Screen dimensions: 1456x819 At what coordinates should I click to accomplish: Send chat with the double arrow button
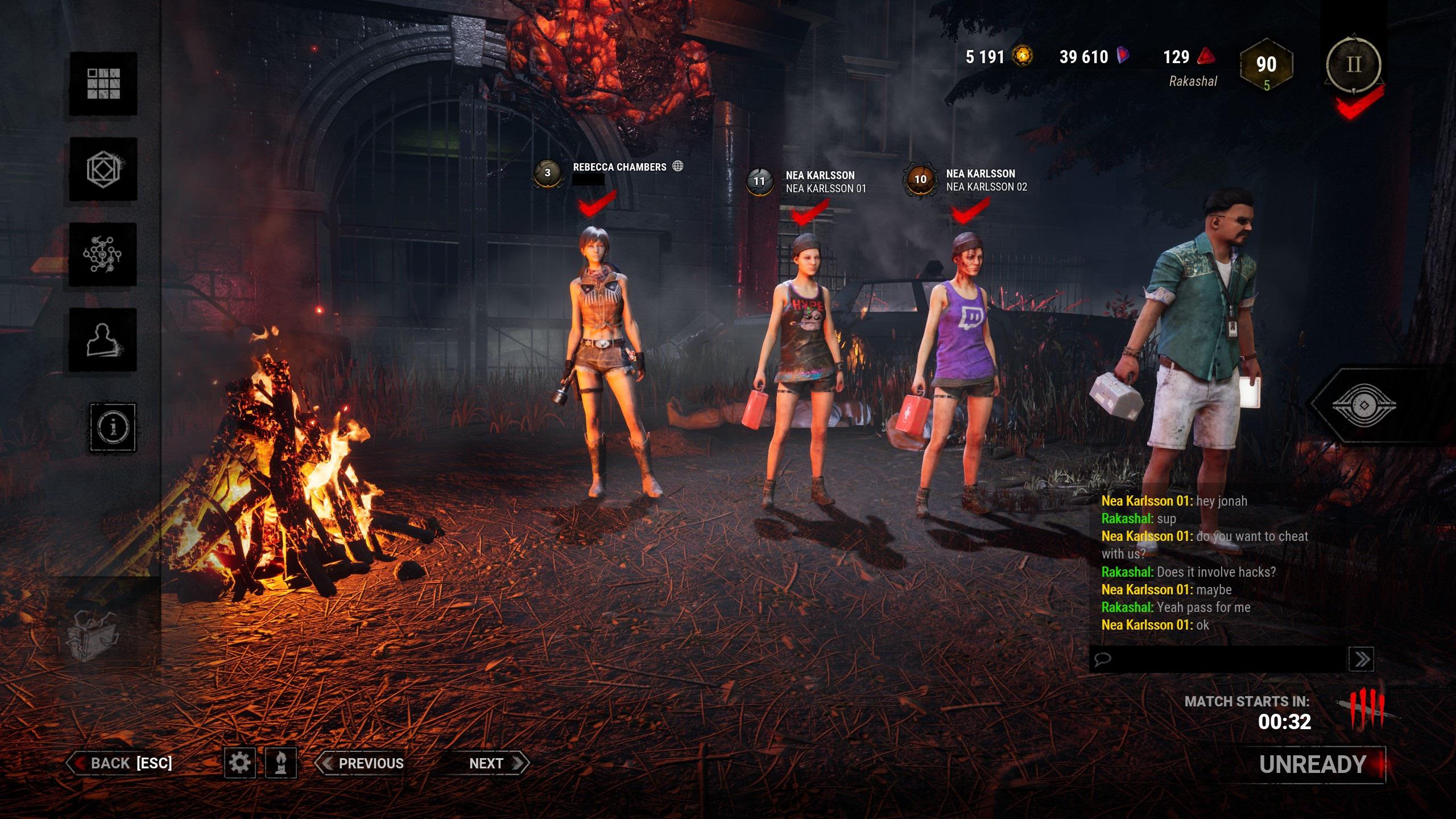coord(1361,659)
